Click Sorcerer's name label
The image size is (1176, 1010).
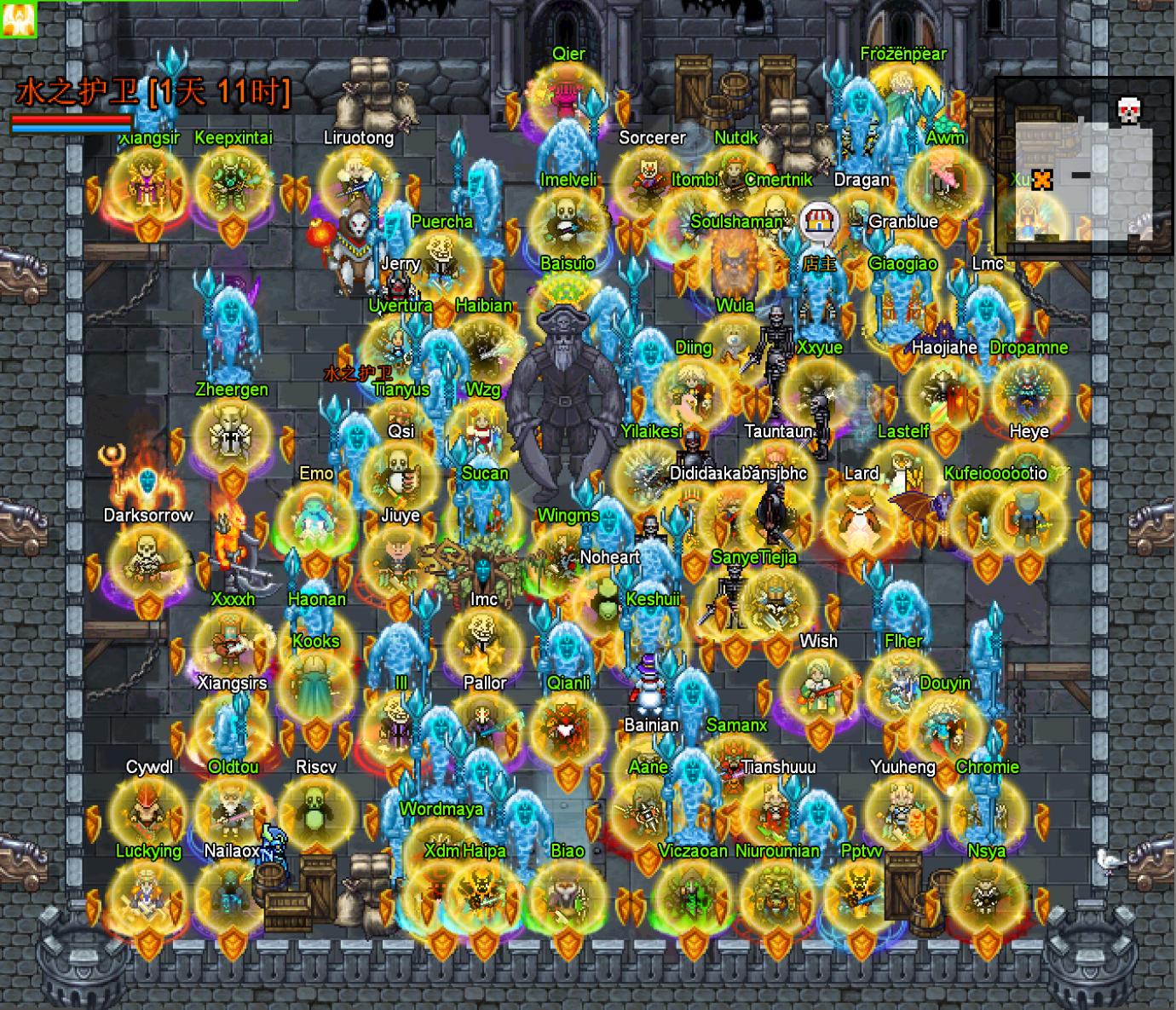tap(654, 138)
